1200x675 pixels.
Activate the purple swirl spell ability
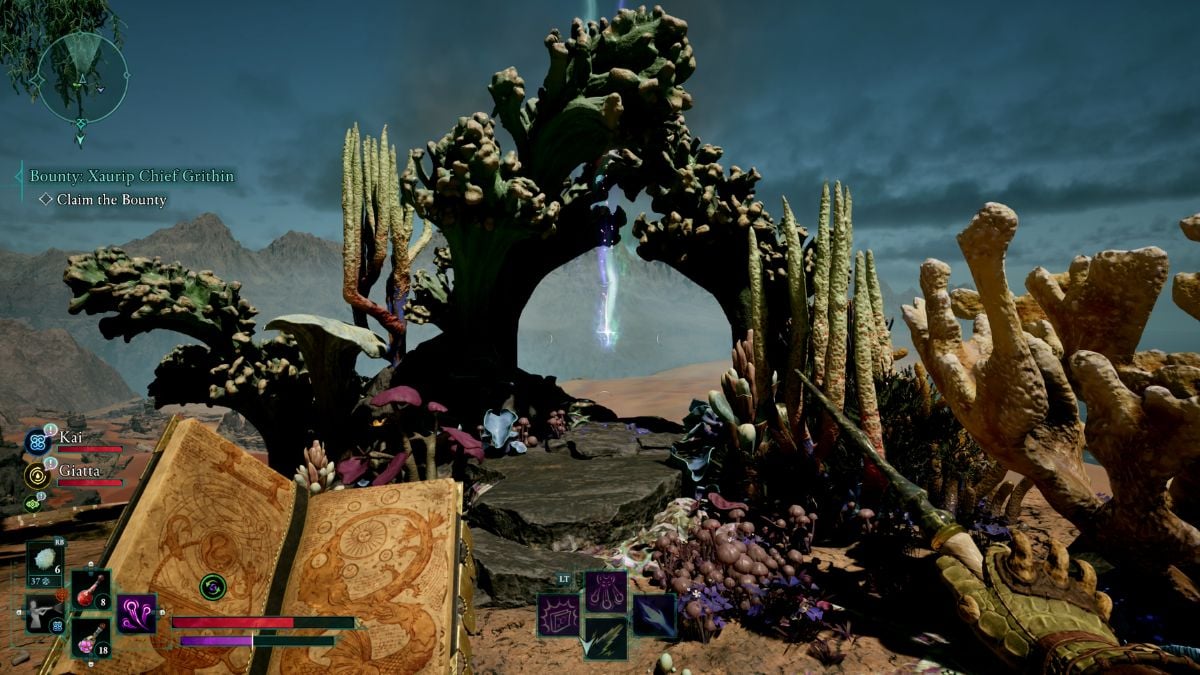tap(136, 613)
